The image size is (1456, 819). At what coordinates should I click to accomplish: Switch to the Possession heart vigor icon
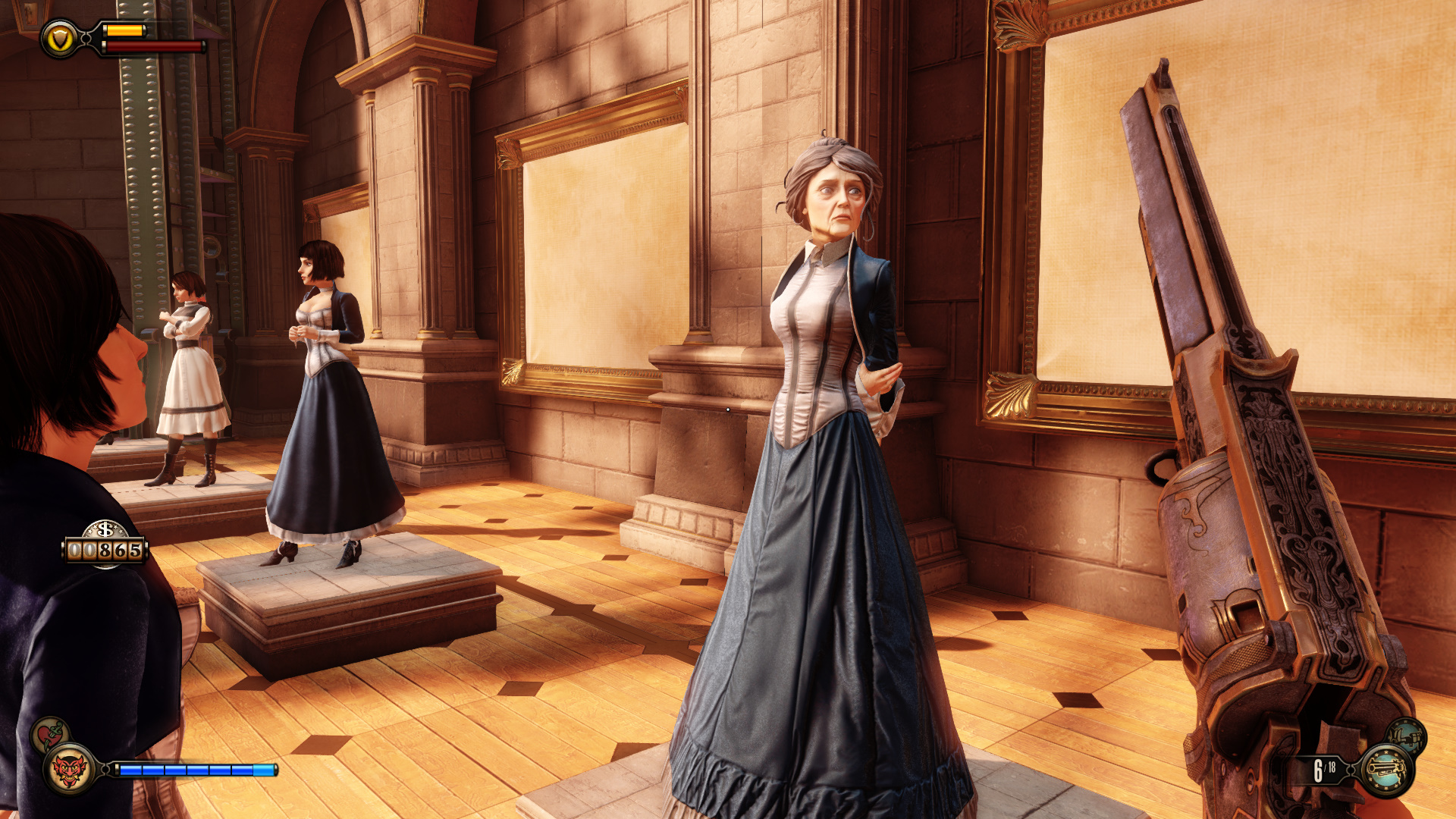[x=50, y=734]
